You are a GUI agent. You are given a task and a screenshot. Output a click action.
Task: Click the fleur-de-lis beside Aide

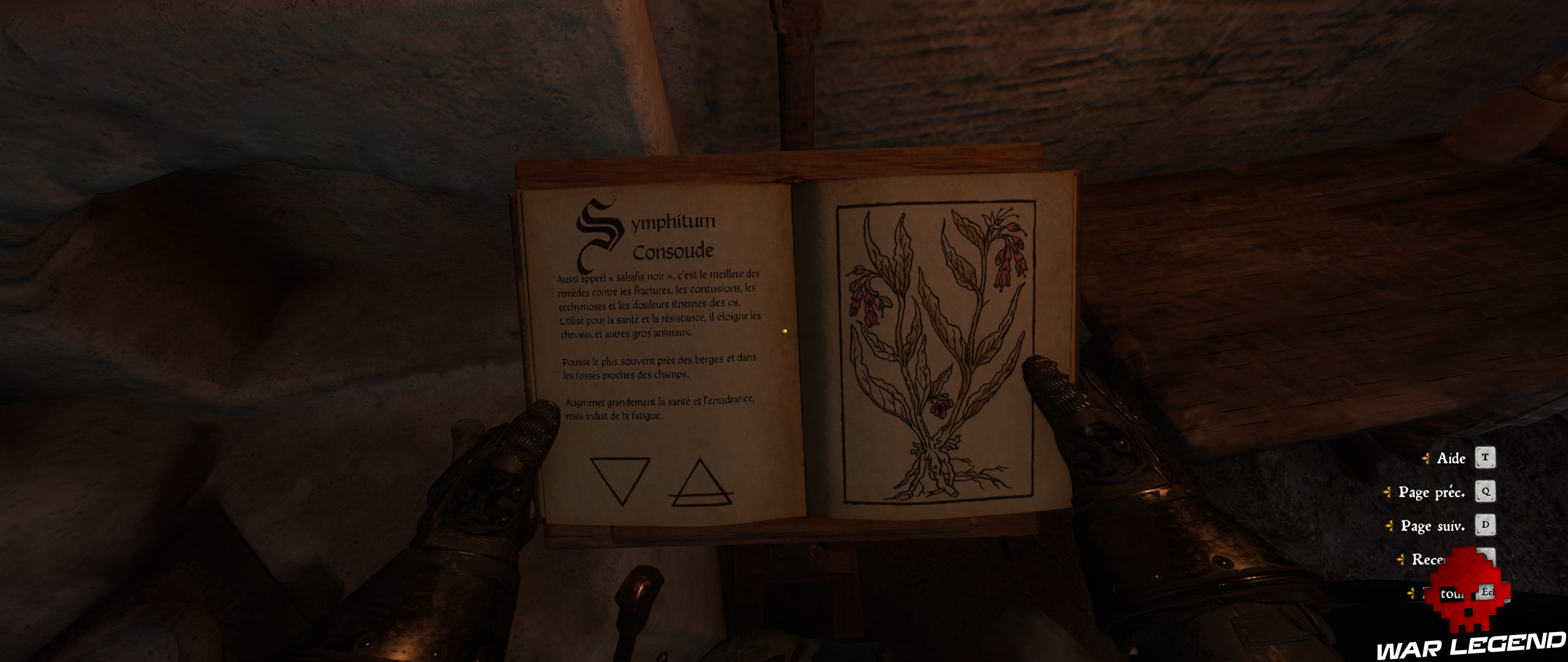[x=1426, y=457]
